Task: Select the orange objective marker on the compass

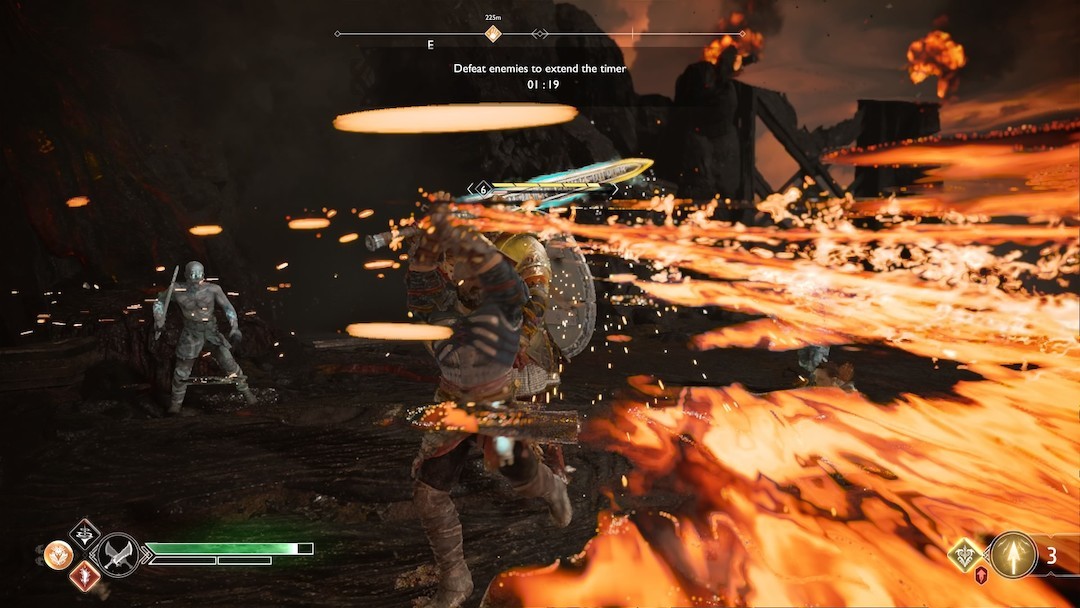Action: point(492,34)
